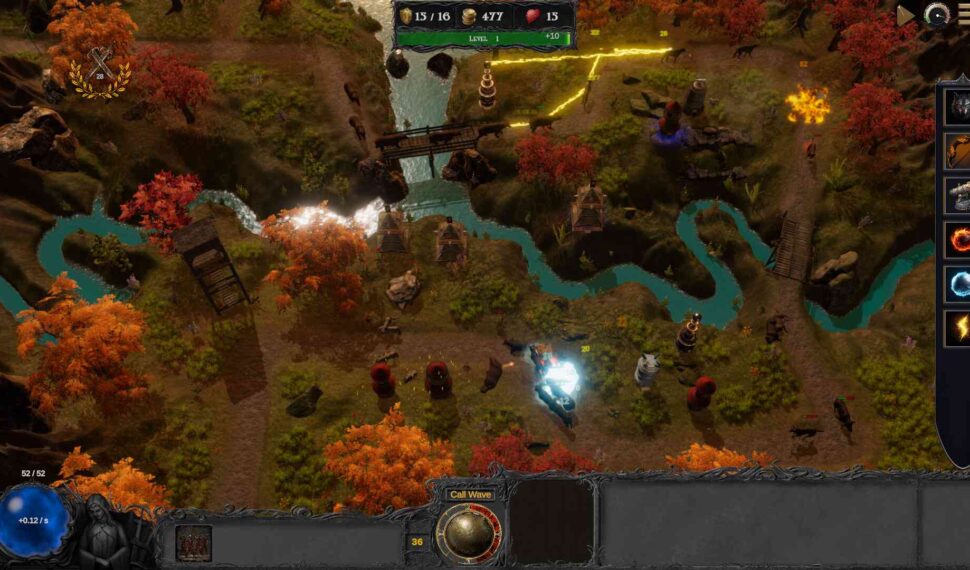
Task: Activate the lightning bolt spell
Action: [958, 328]
